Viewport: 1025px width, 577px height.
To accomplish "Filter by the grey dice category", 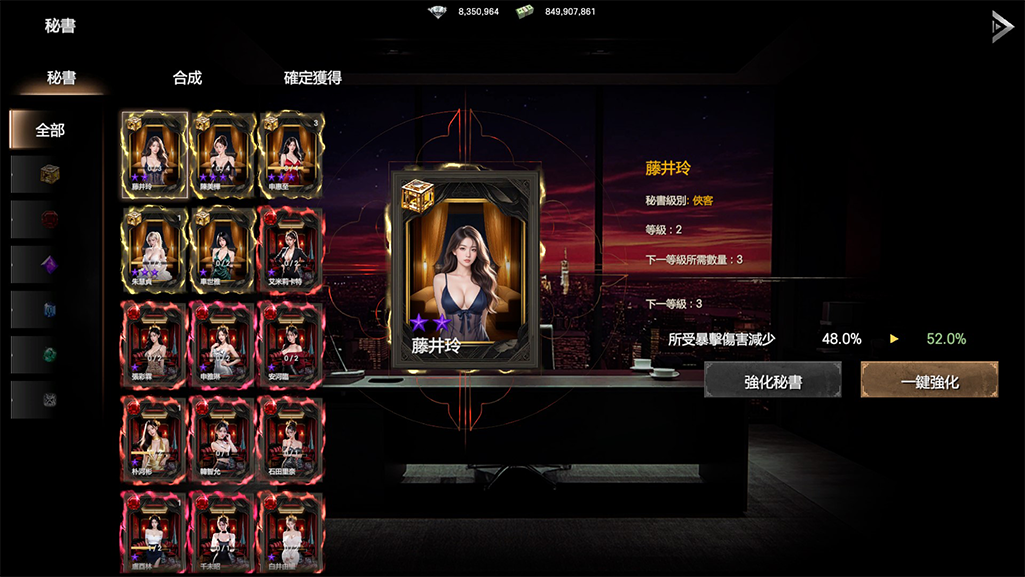I will pyautogui.click(x=50, y=400).
